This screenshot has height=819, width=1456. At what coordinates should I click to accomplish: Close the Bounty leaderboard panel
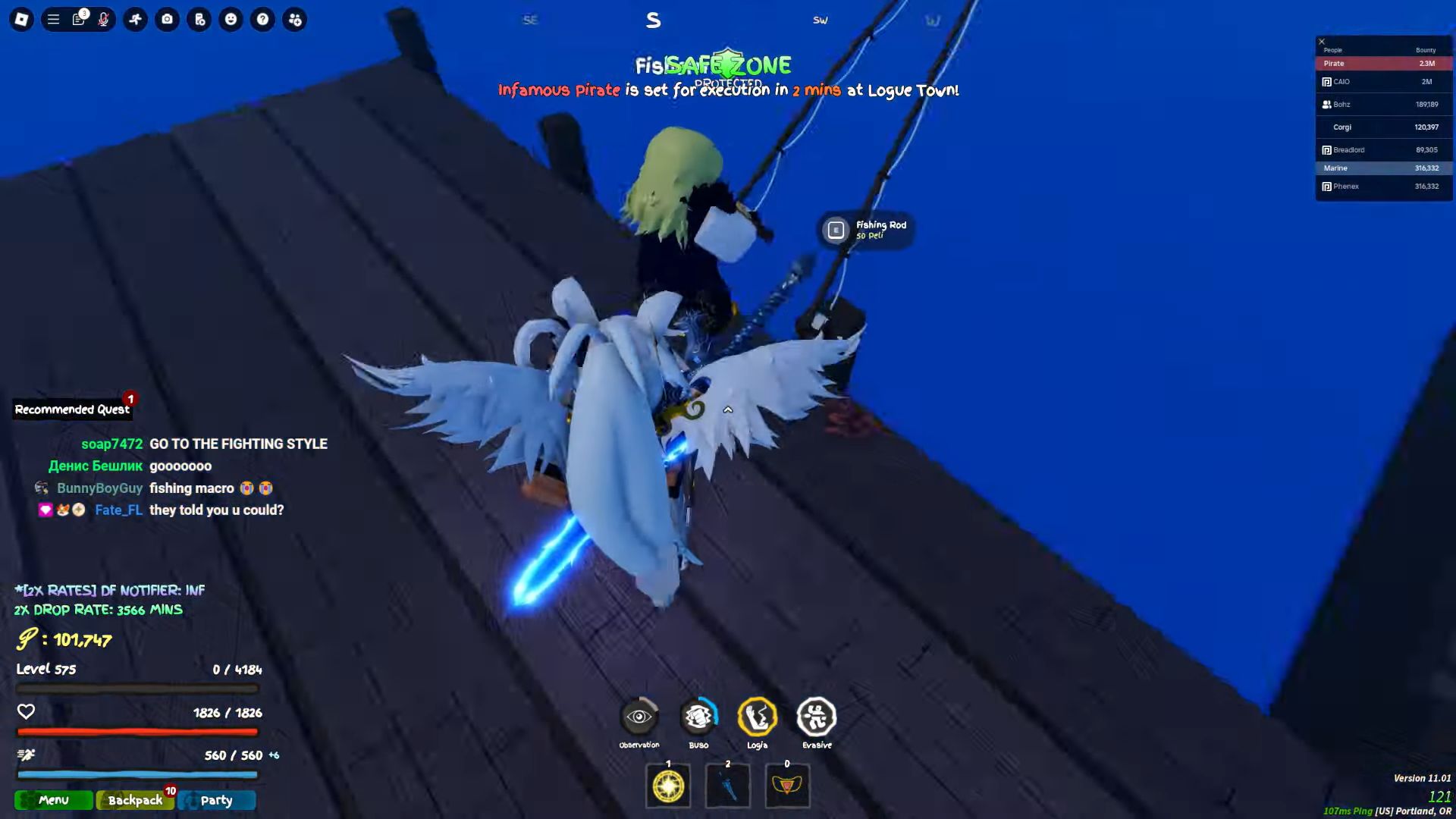coord(1322,40)
